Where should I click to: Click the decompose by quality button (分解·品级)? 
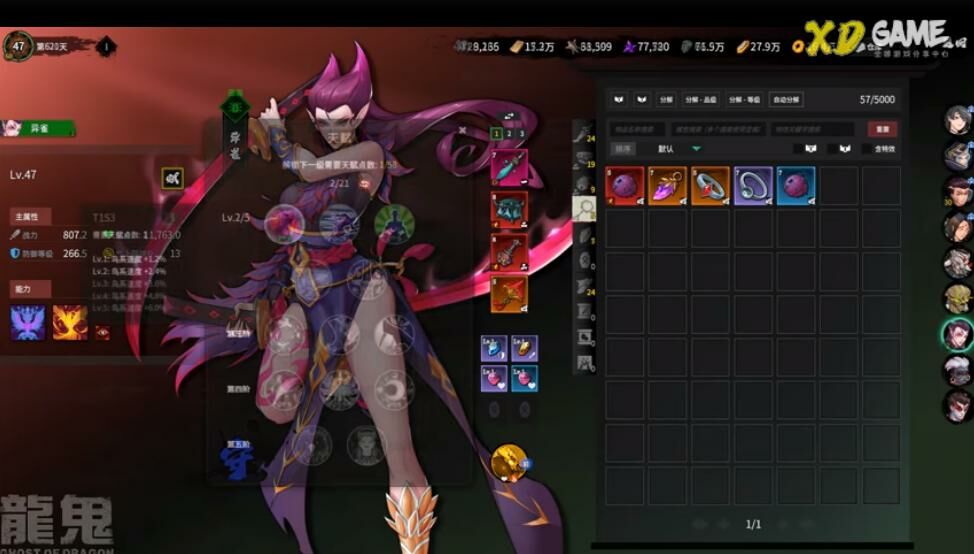[700, 100]
